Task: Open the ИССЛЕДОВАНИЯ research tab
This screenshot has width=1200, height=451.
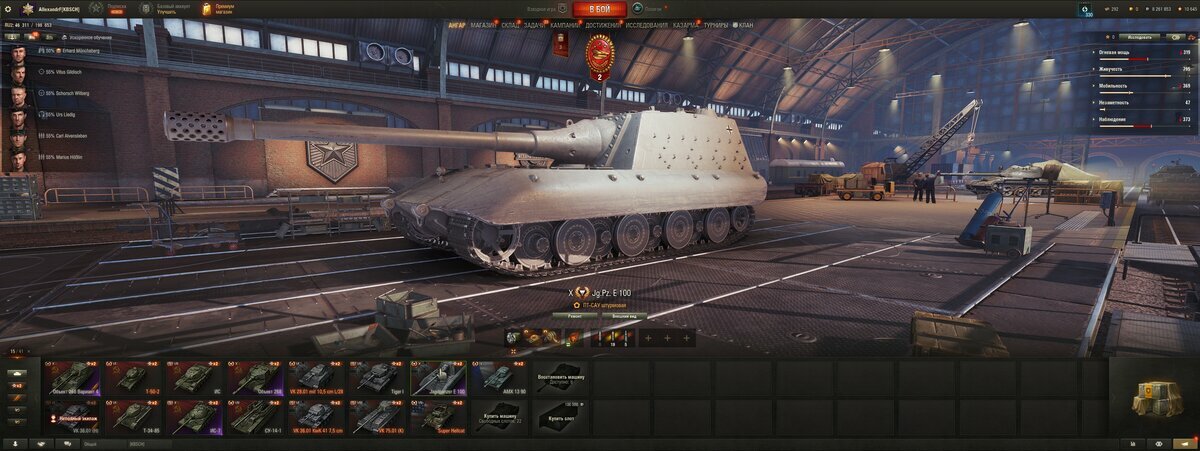Action: pyautogui.click(x=646, y=25)
